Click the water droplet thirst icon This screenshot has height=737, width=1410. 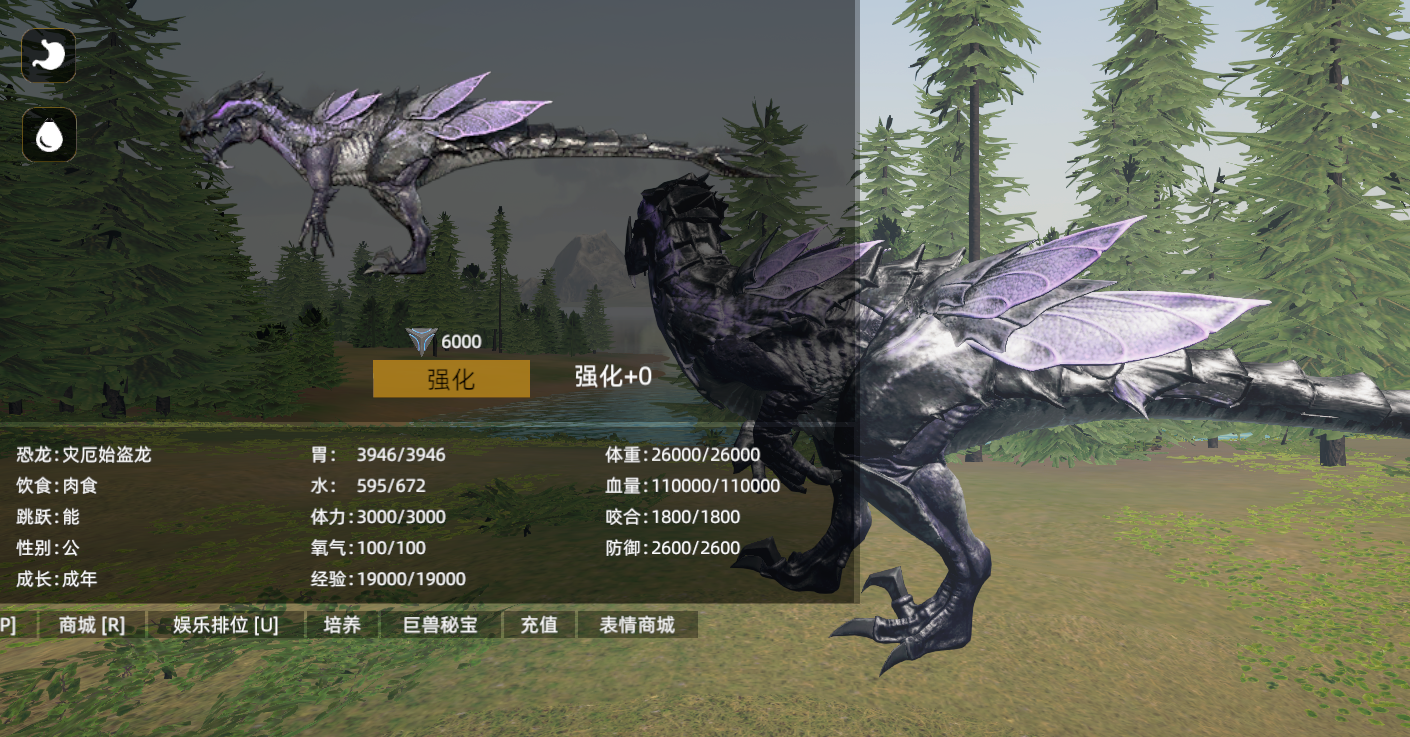49,135
